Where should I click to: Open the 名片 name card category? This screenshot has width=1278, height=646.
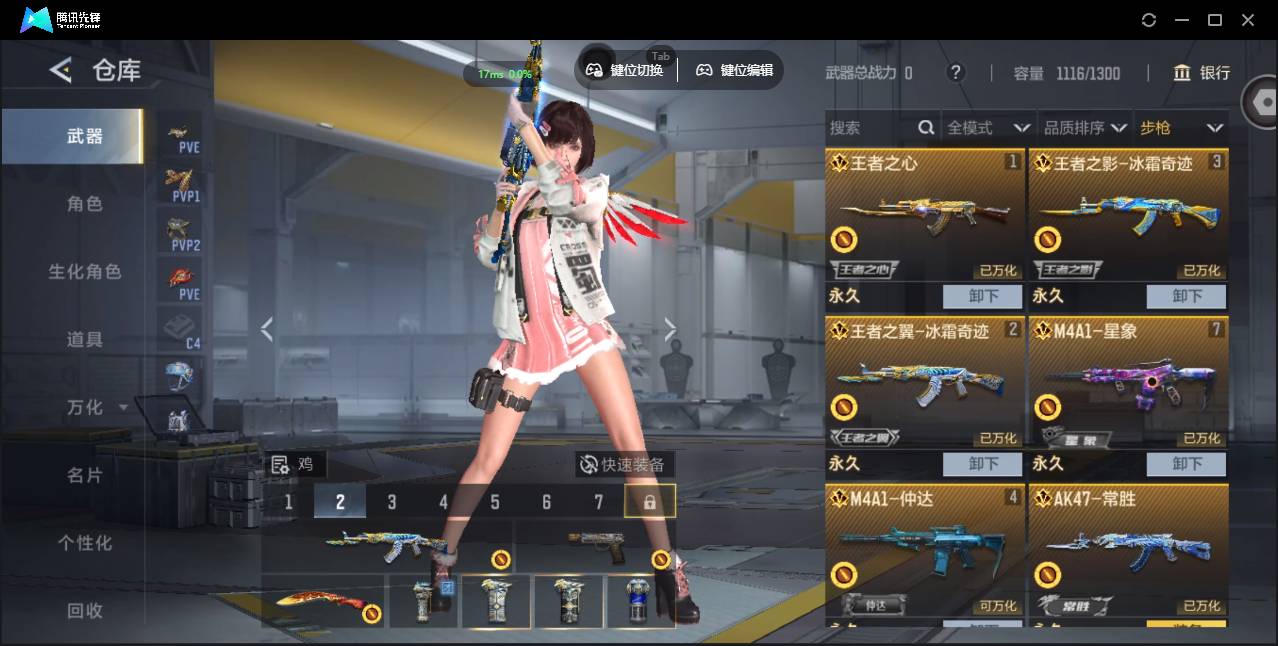pos(84,475)
